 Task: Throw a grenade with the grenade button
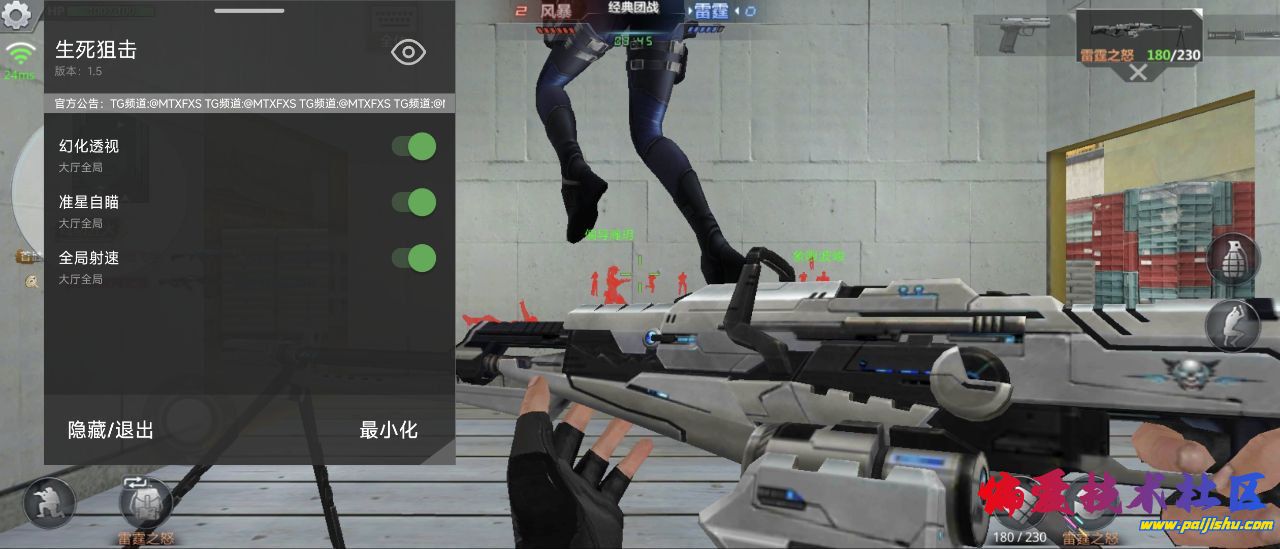pyautogui.click(x=1232, y=259)
